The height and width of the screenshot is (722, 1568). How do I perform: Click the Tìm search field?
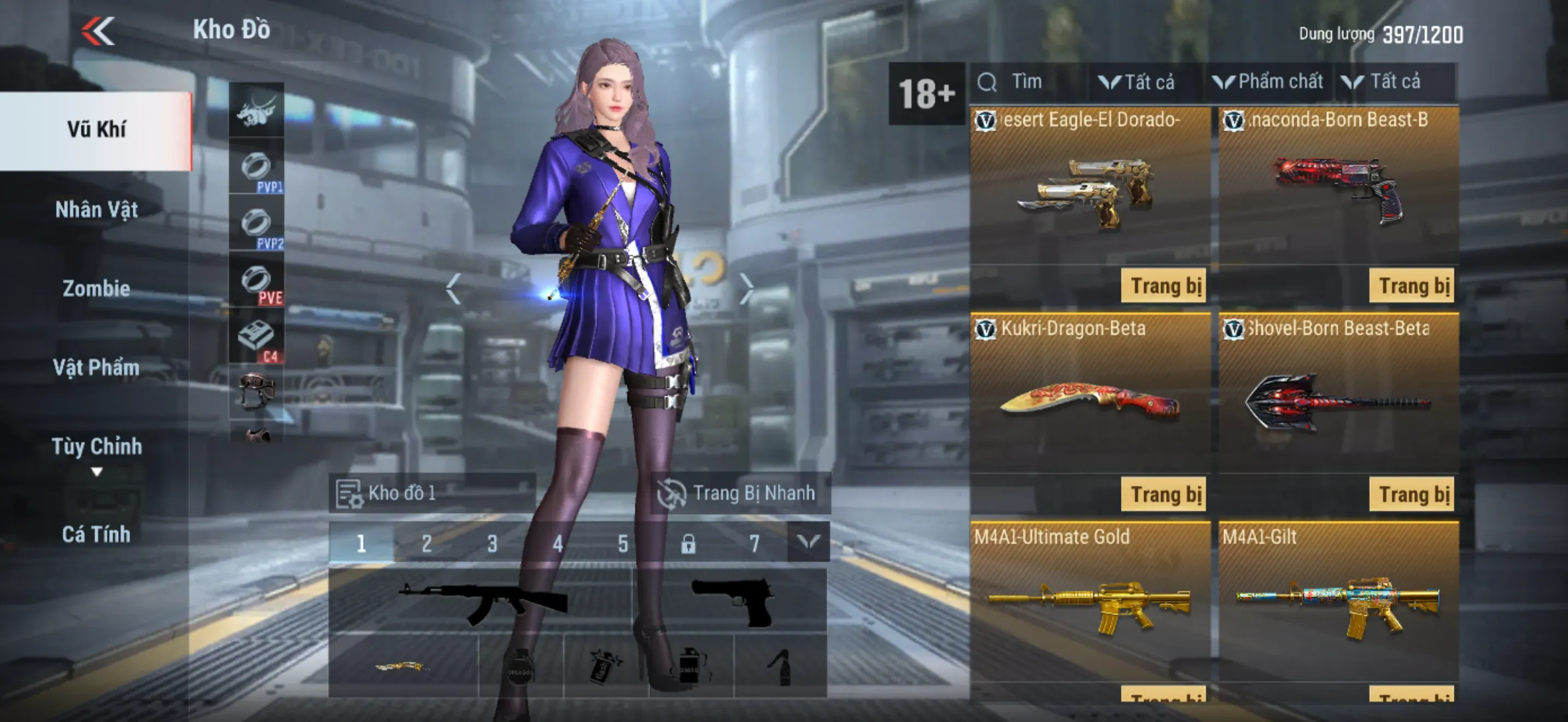[x=1029, y=81]
